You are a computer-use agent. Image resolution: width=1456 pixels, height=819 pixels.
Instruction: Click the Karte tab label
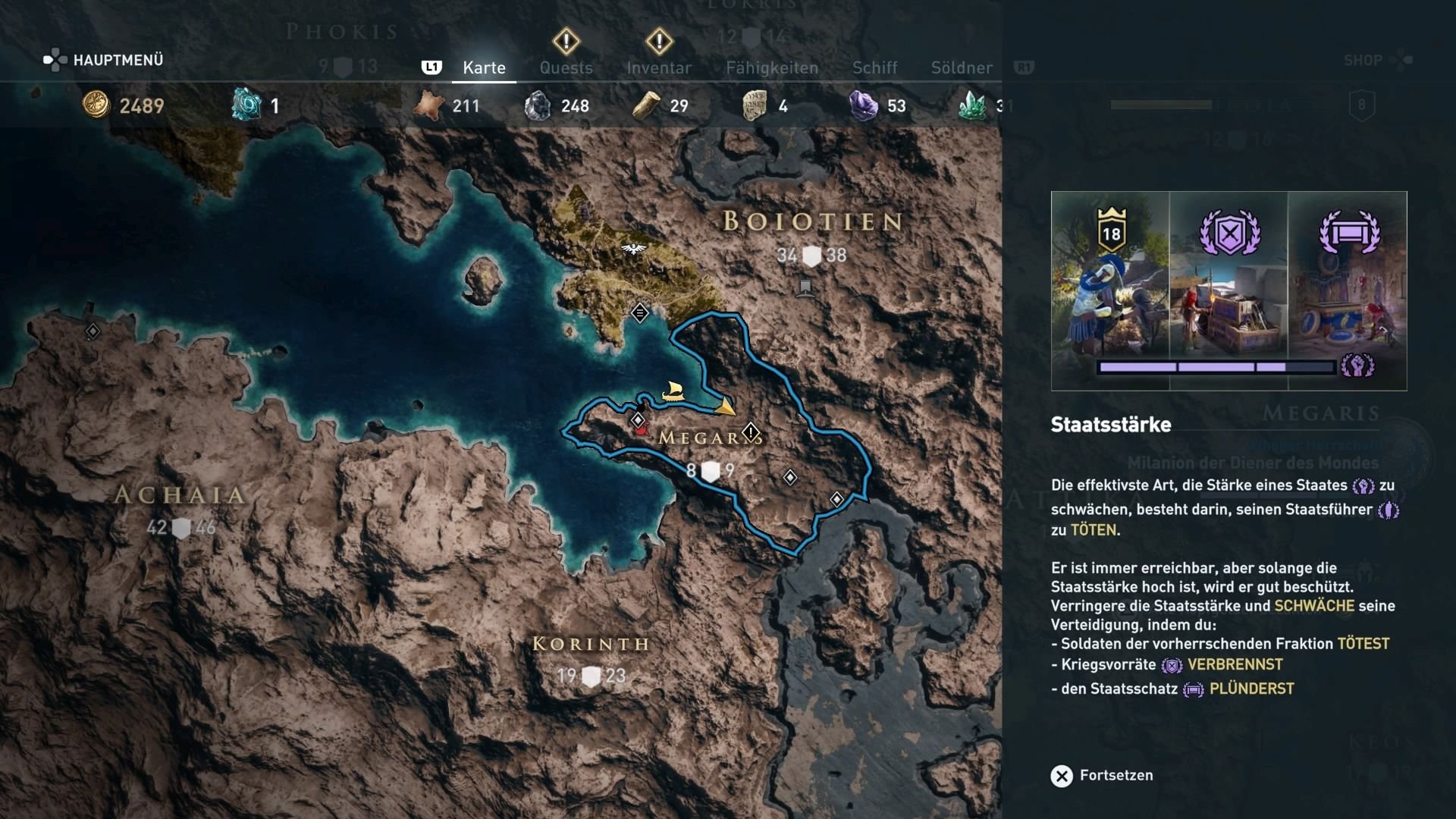(483, 67)
